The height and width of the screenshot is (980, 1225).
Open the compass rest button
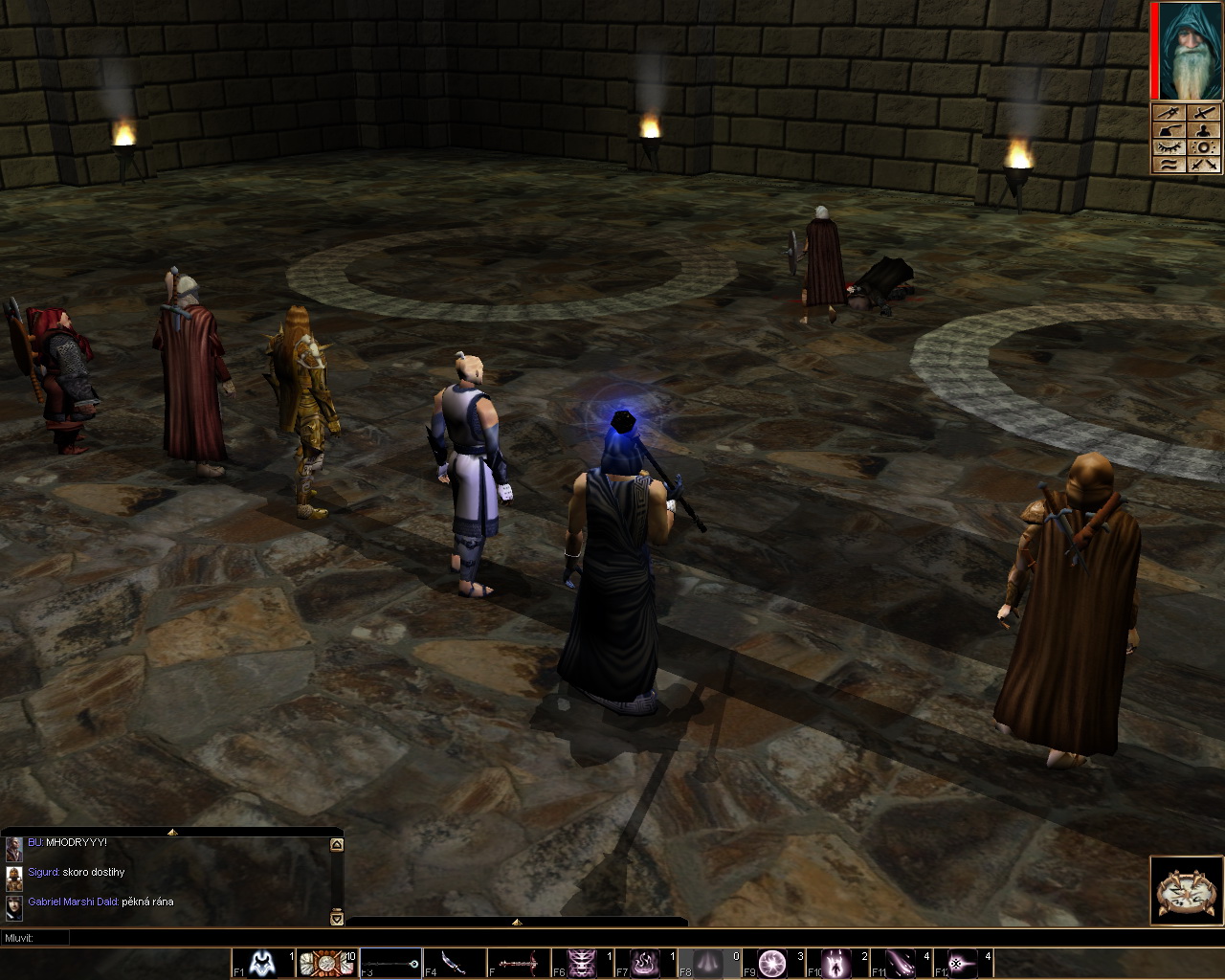pyautogui.click(x=1187, y=892)
